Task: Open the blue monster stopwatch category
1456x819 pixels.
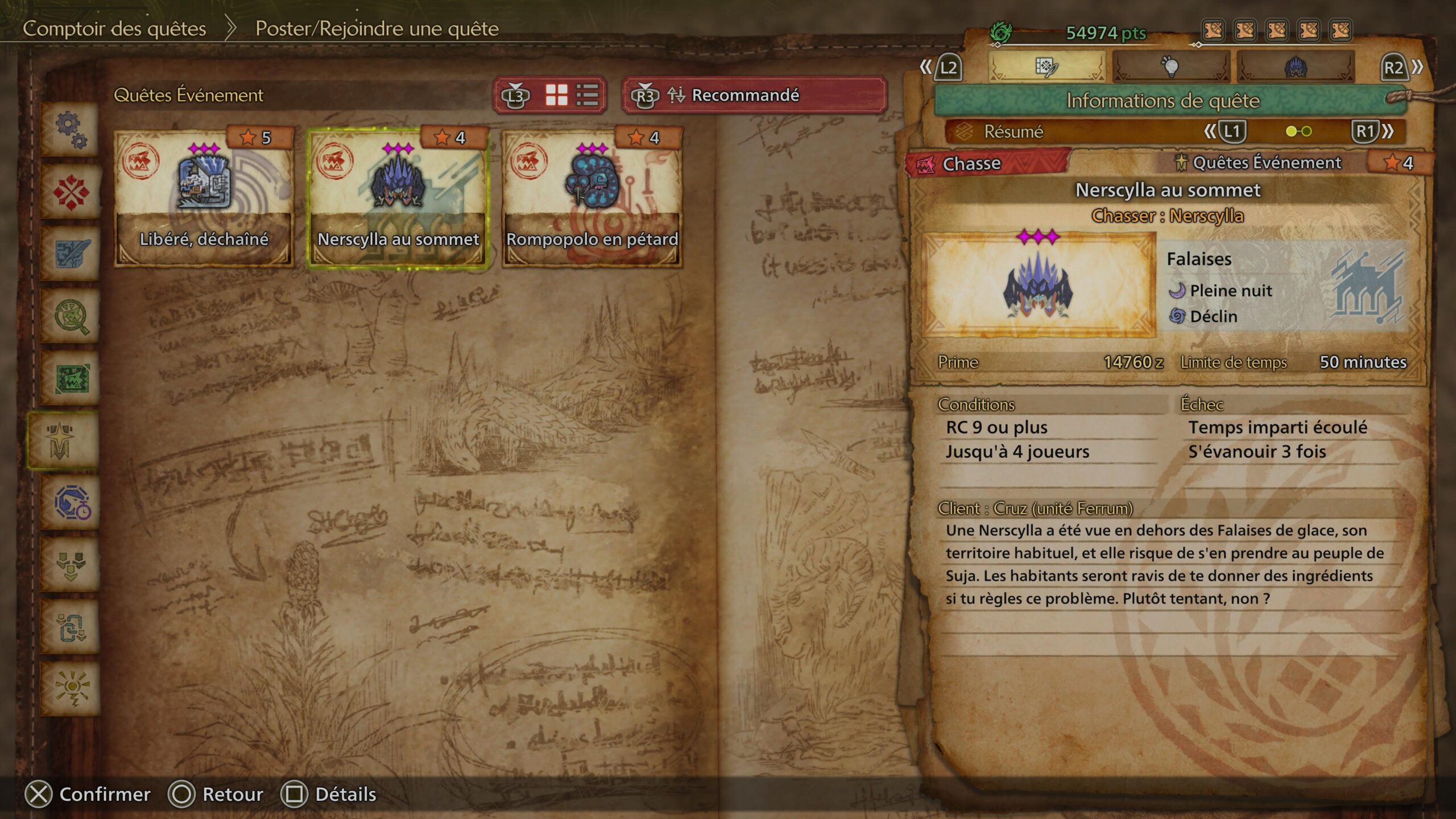Action: point(71,503)
